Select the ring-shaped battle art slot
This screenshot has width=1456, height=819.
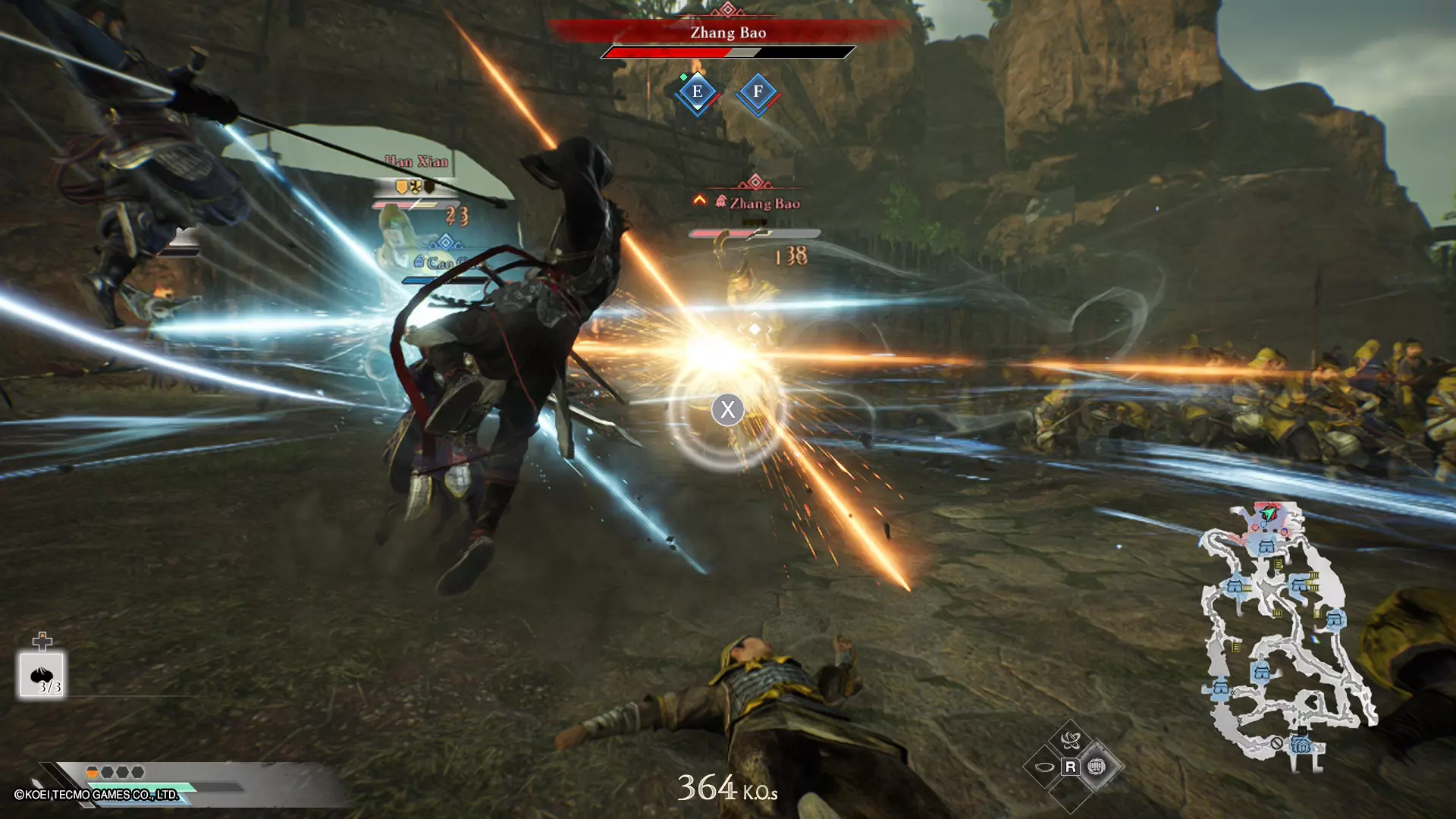1043,767
